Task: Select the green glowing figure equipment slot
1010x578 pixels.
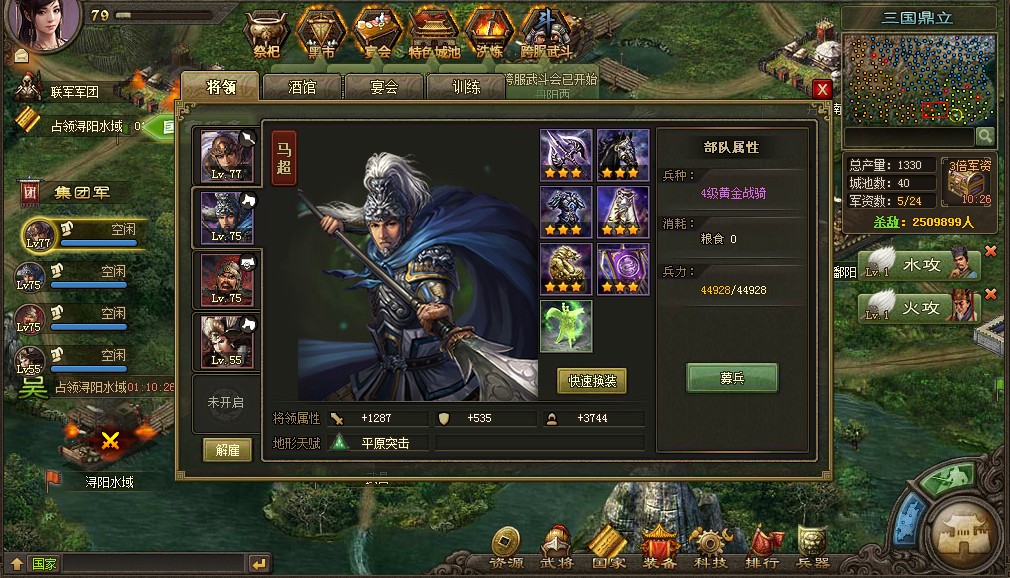Action: pyautogui.click(x=566, y=326)
